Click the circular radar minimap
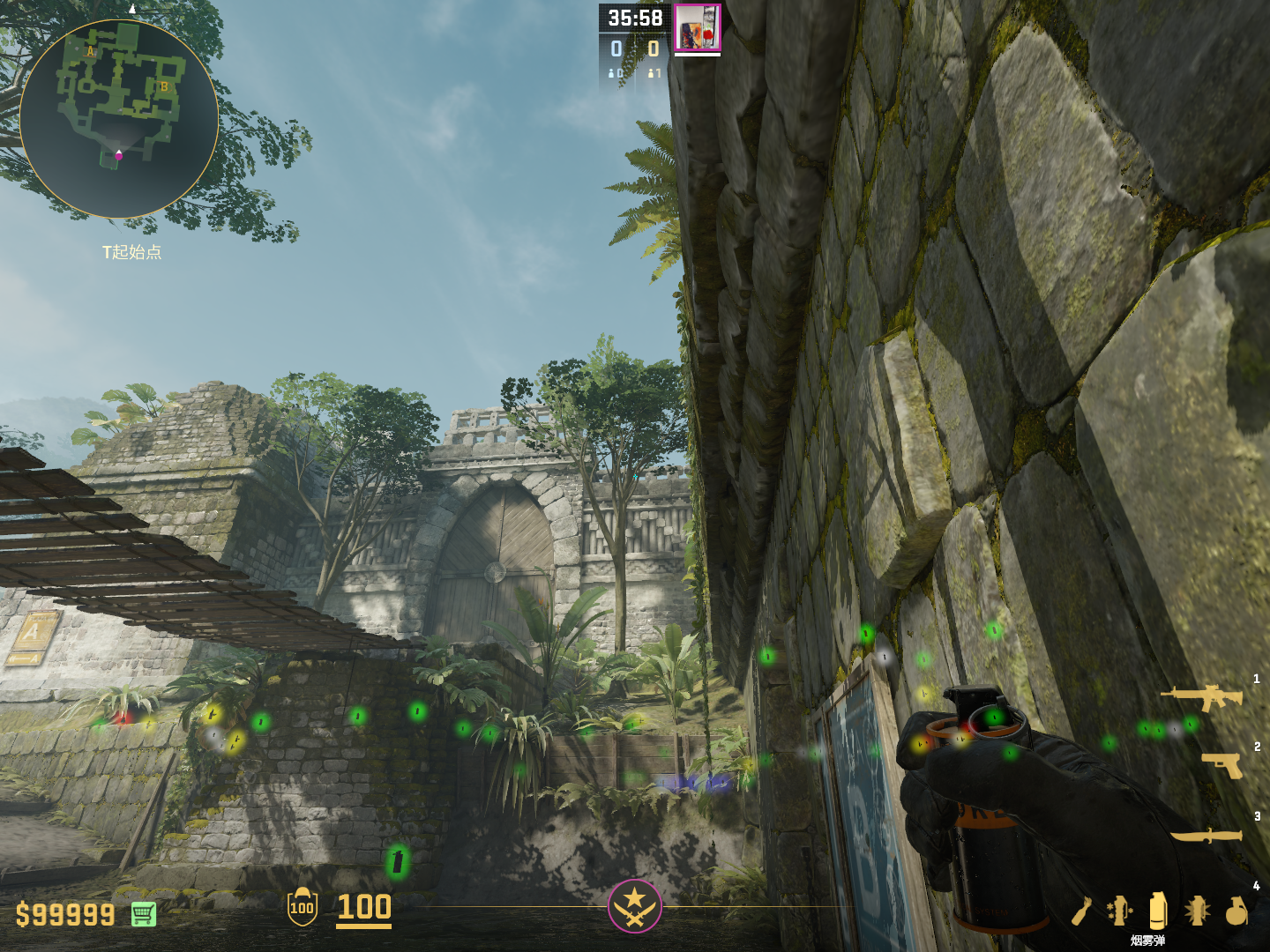This screenshot has height=952, width=1270. (x=119, y=119)
